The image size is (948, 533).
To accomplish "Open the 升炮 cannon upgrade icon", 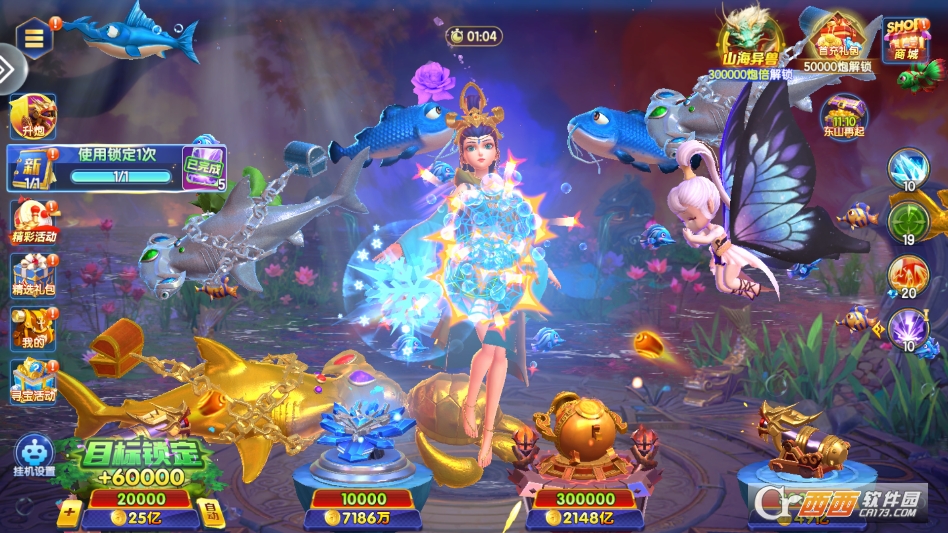I will pyautogui.click(x=32, y=116).
